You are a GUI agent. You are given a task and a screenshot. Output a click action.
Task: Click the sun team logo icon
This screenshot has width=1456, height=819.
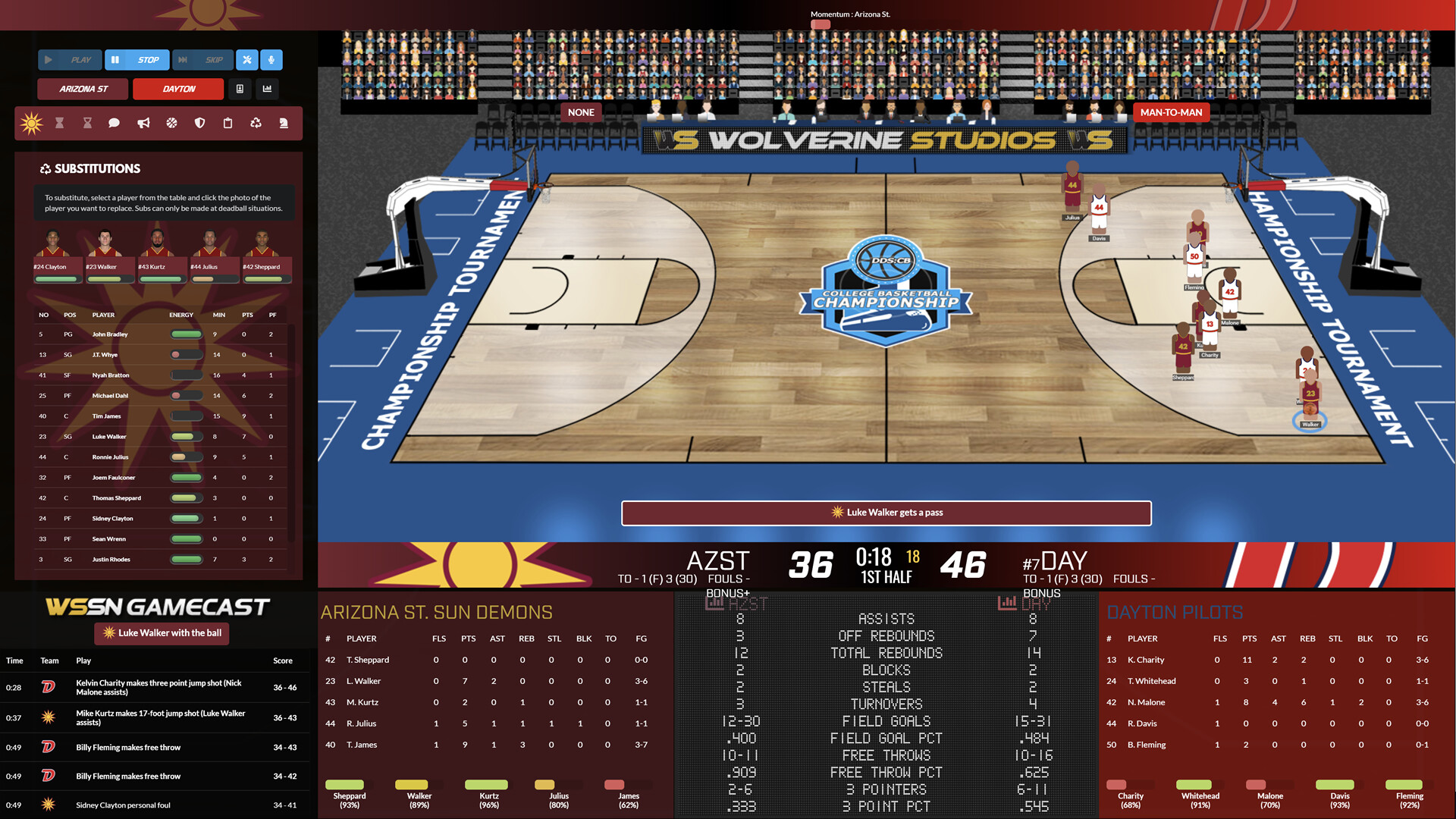click(x=30, y=123)
